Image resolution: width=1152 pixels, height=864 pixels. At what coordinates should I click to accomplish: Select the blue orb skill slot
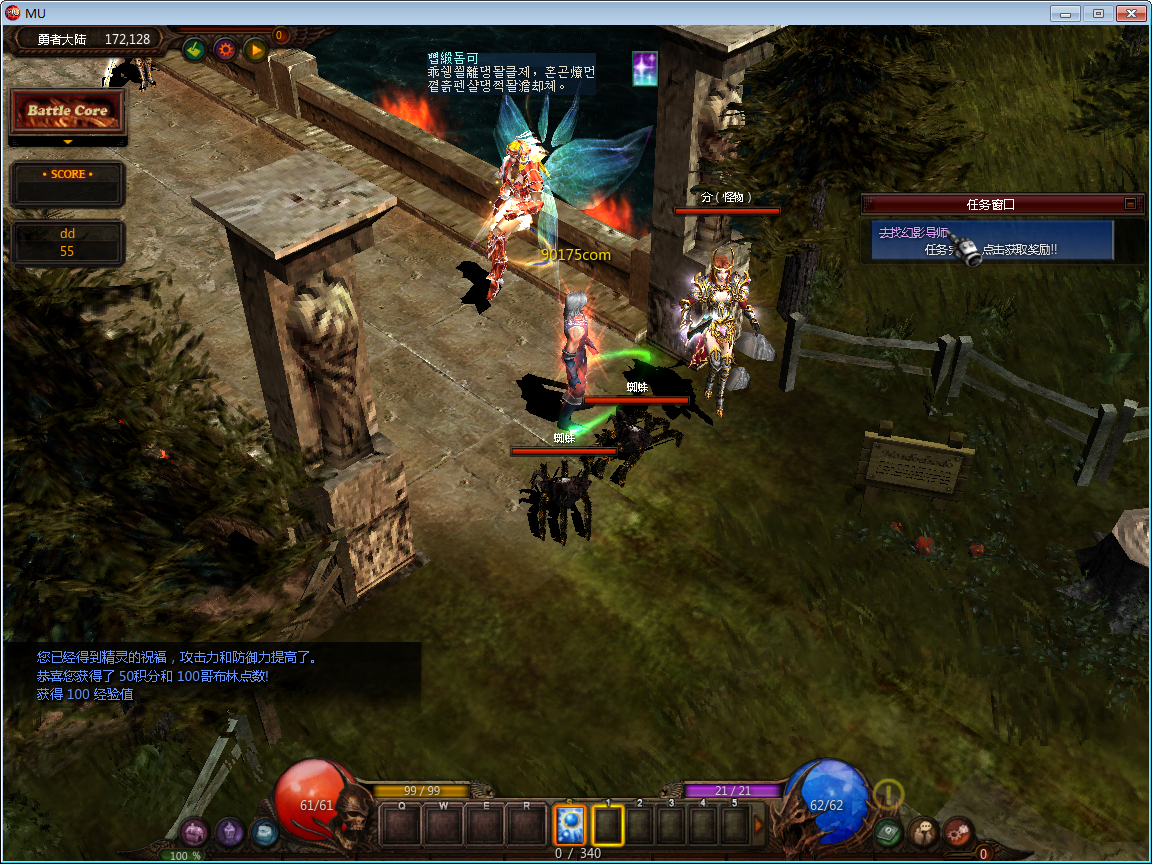point(569,826)
